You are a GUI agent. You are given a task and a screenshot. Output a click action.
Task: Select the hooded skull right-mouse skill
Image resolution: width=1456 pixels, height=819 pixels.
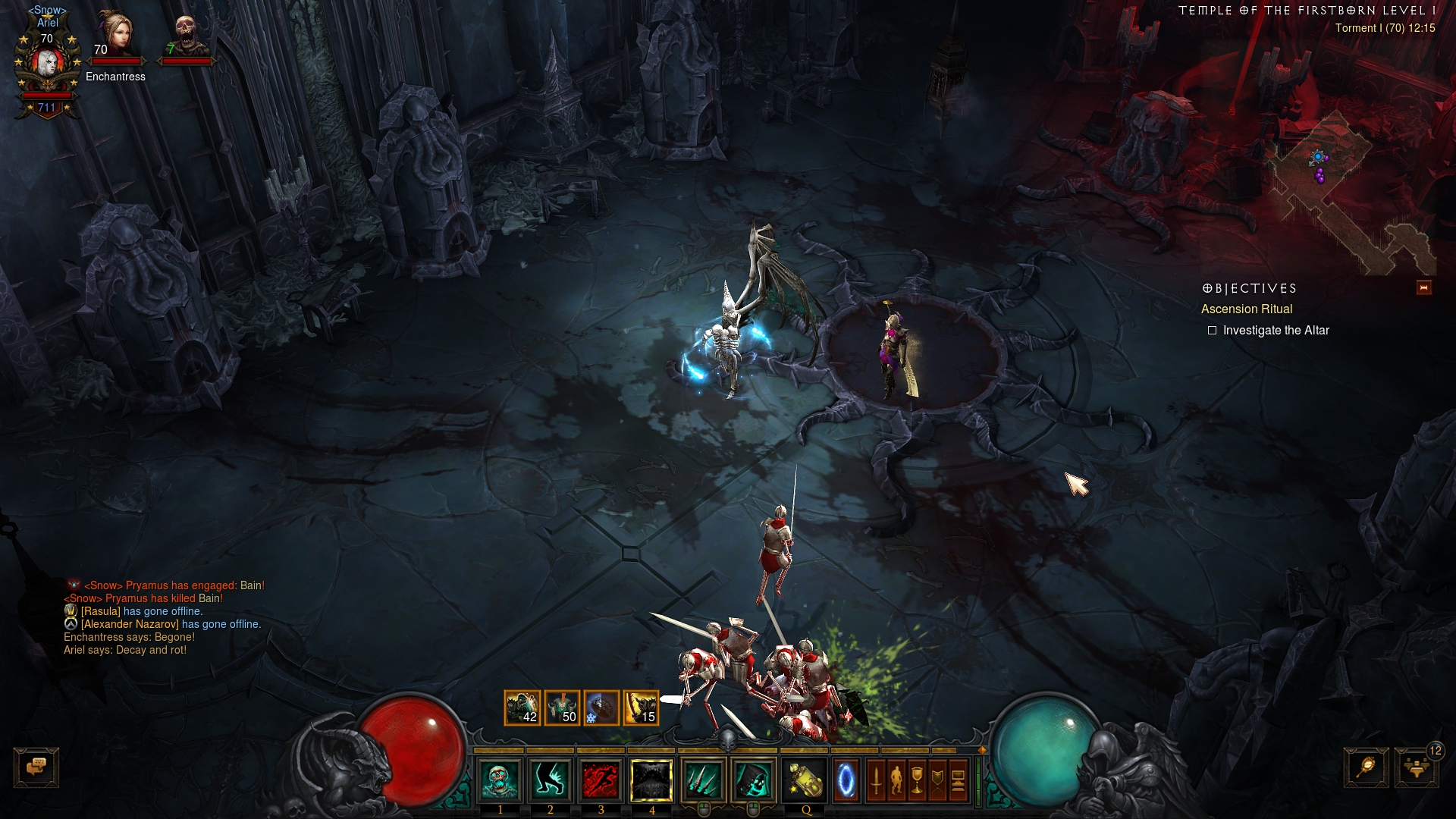coord(753,780)
